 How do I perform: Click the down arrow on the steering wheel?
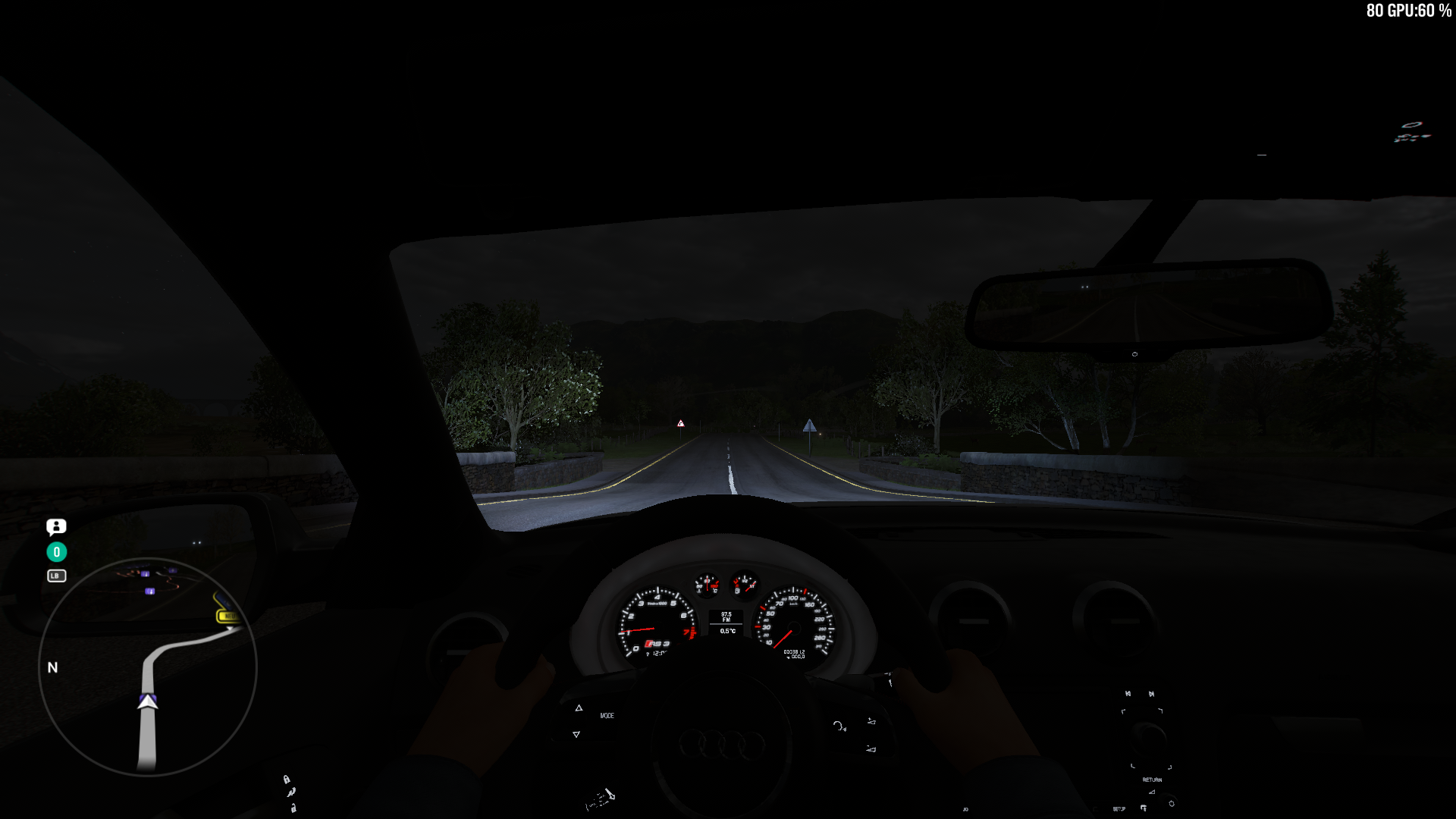pos(576,735)
